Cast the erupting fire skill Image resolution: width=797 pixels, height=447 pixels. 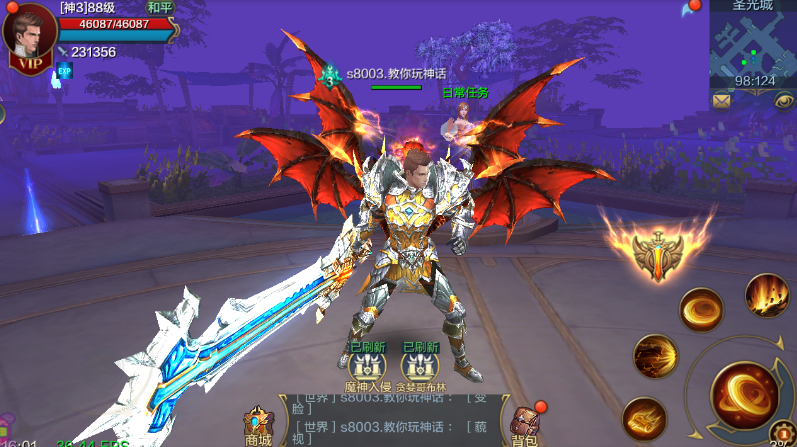point(767,295)
